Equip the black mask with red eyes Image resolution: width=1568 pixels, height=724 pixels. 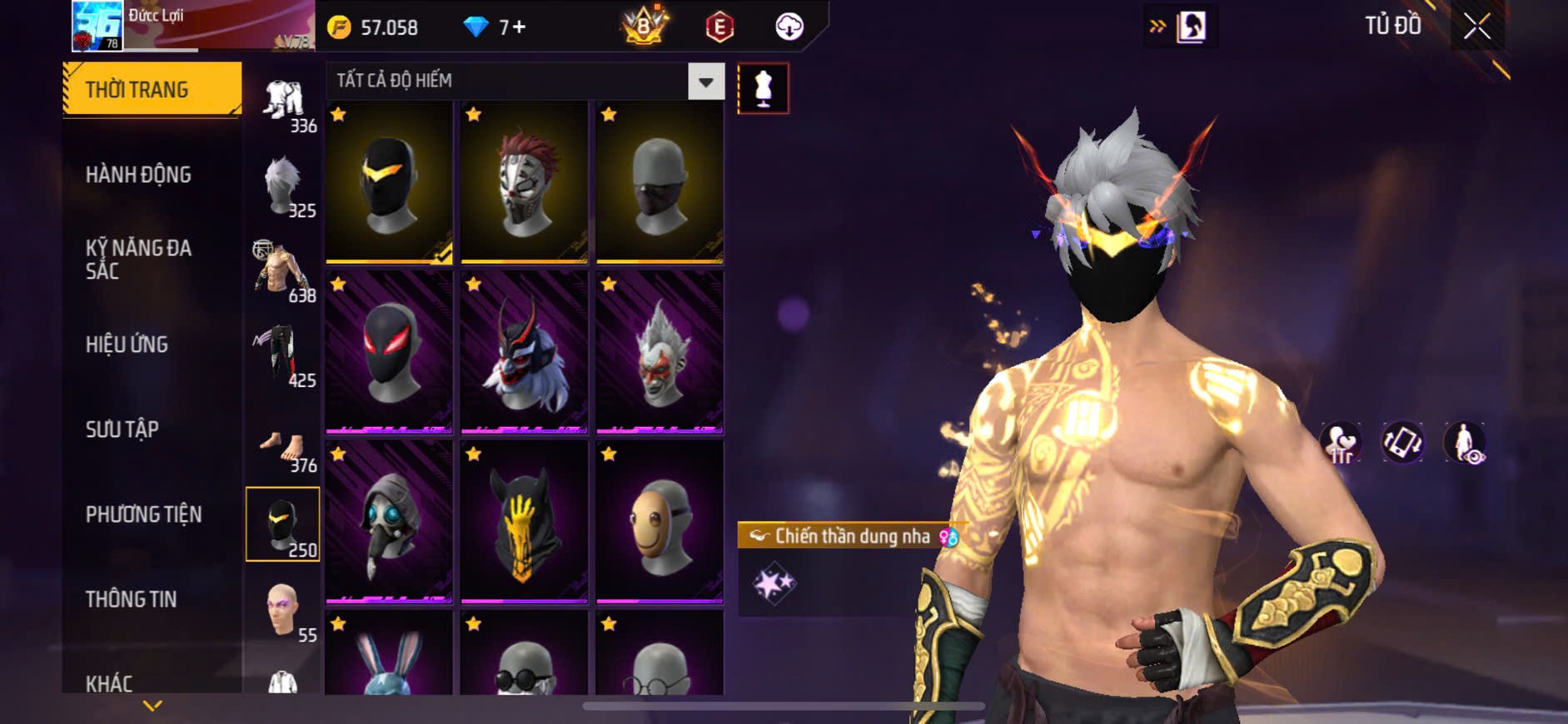point(389,352)
